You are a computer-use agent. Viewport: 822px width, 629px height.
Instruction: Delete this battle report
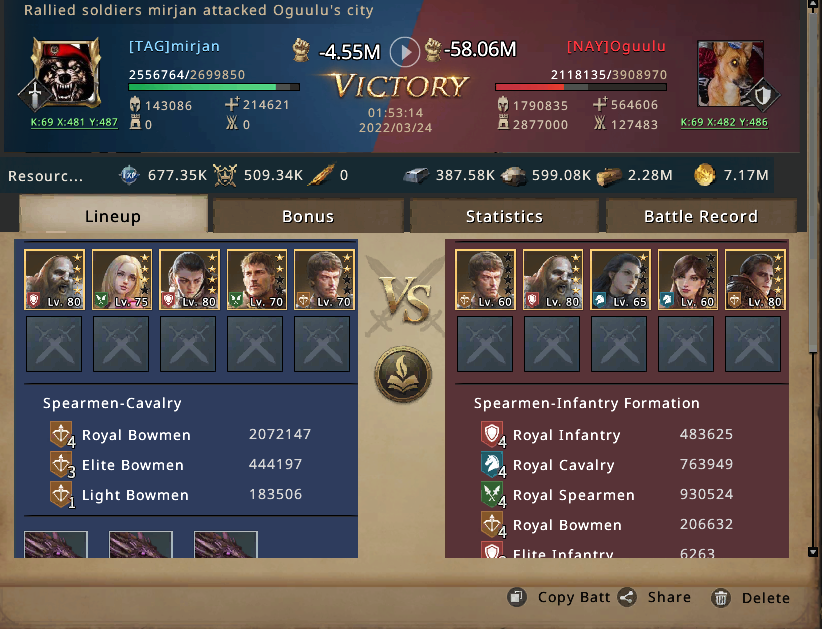(x=751, y=598)
